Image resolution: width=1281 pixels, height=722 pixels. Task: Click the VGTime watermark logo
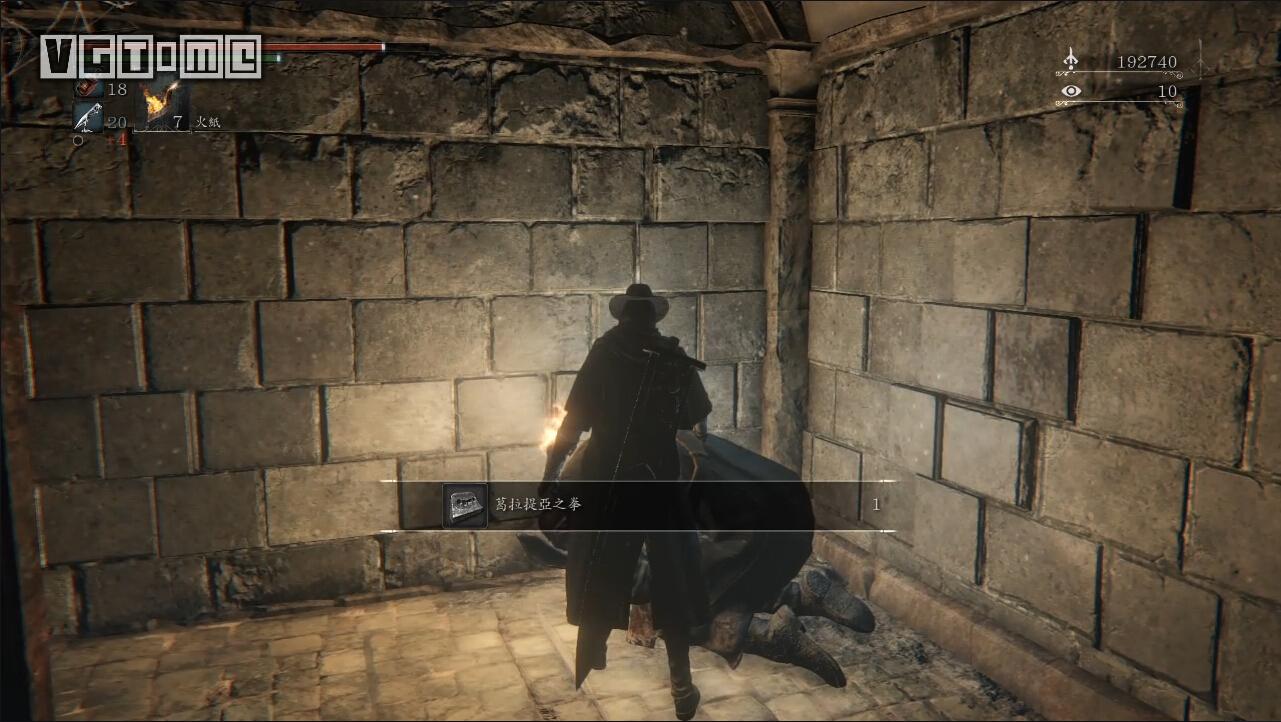pos(150,56)
